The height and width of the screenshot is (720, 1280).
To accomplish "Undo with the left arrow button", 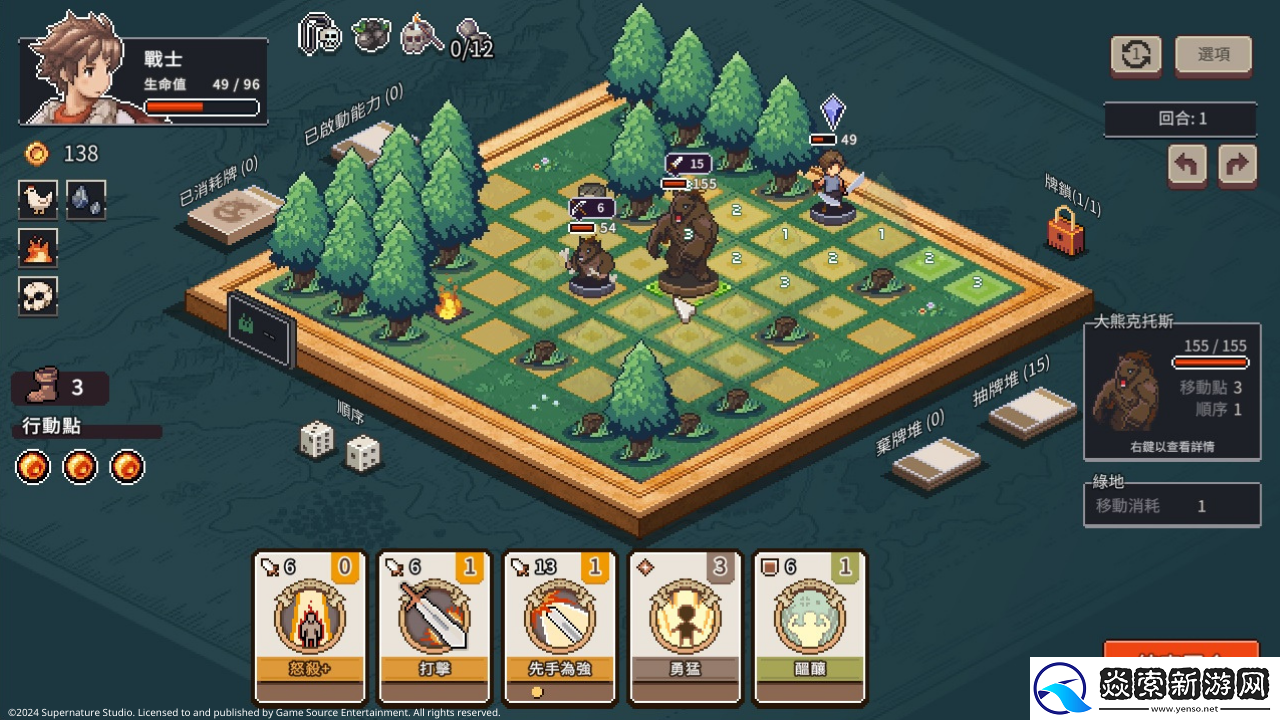I will (x=1187, y=165).
